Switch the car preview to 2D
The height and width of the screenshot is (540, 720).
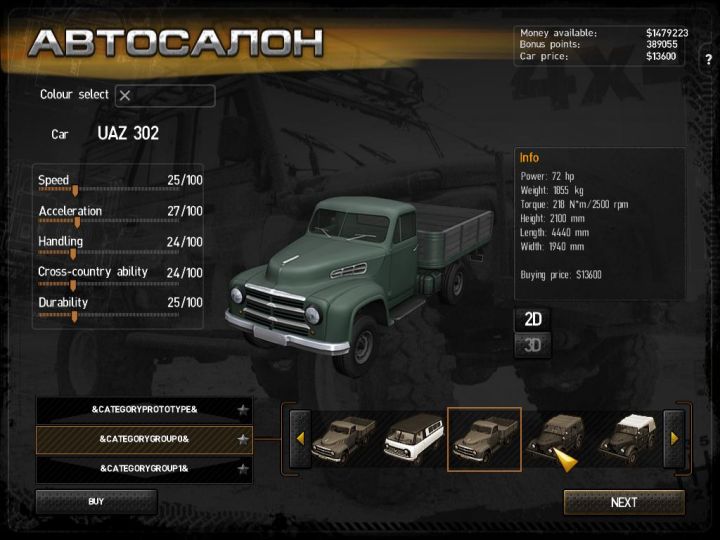tap(533, 320)
